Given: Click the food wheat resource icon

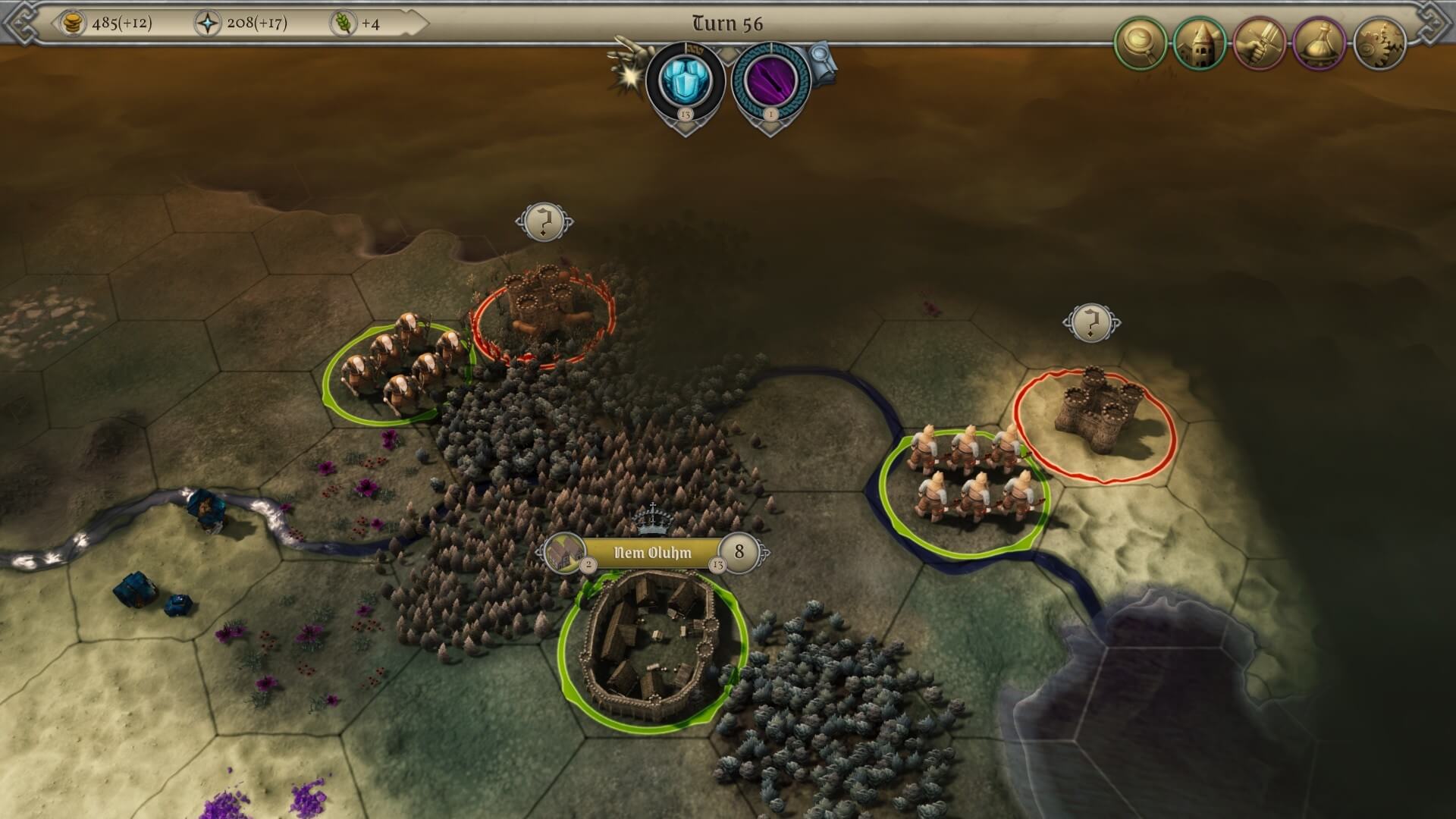Looking at the screenshot, I should click(x=344, y=23).
